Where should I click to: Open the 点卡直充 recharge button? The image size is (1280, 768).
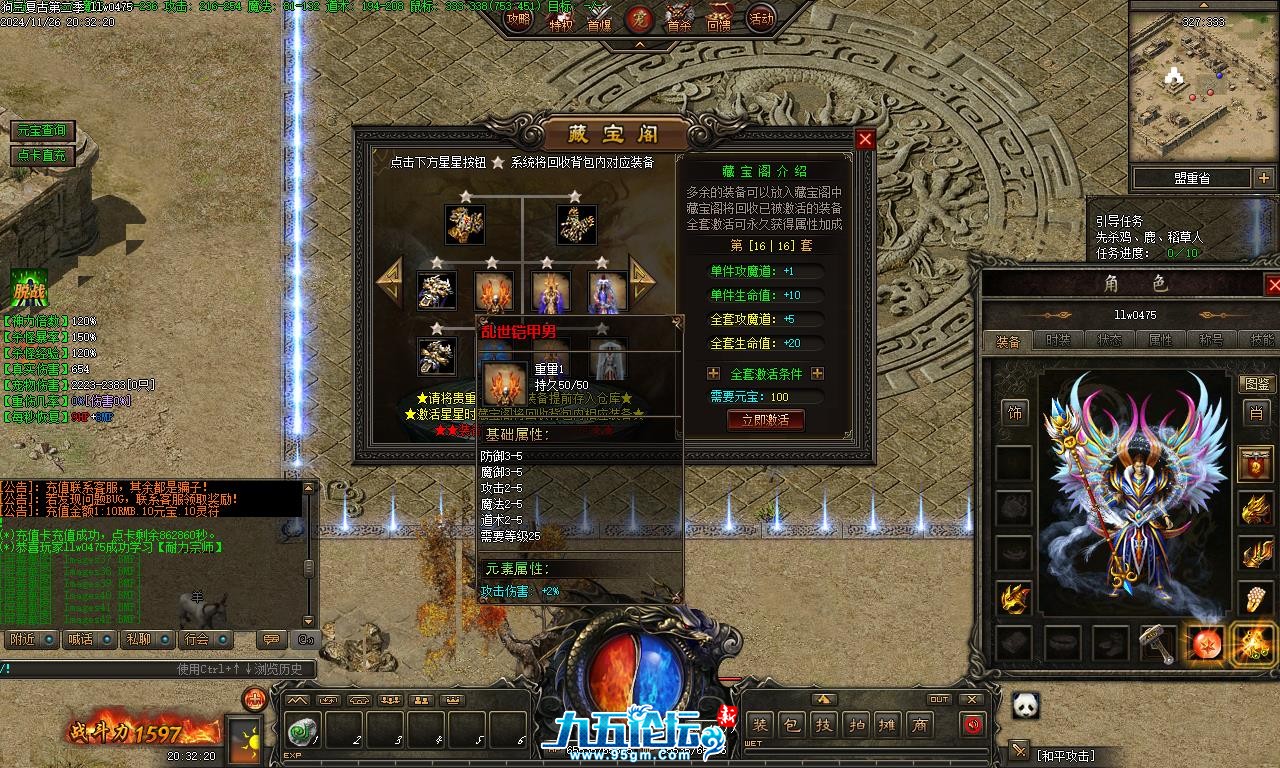[41, 156]
